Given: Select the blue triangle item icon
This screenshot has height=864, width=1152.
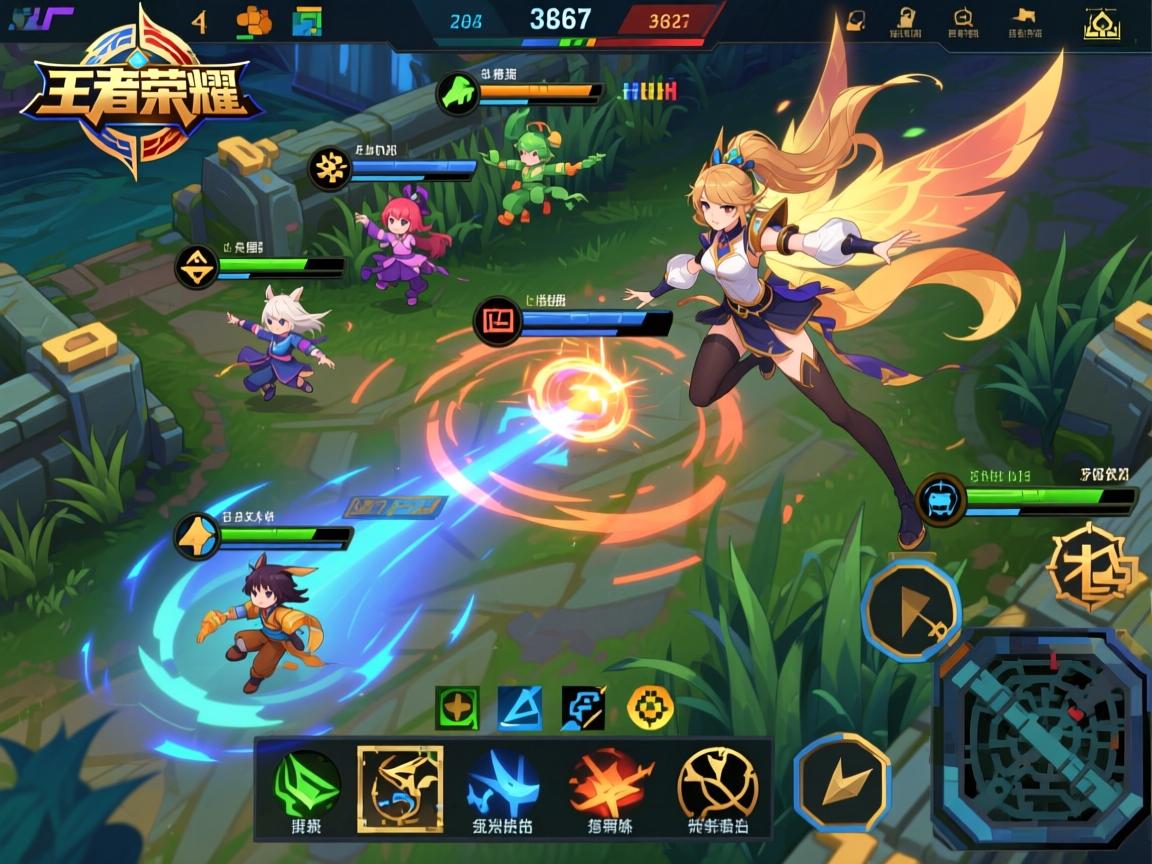Looking at the screenshot, I should click(520, 708).
